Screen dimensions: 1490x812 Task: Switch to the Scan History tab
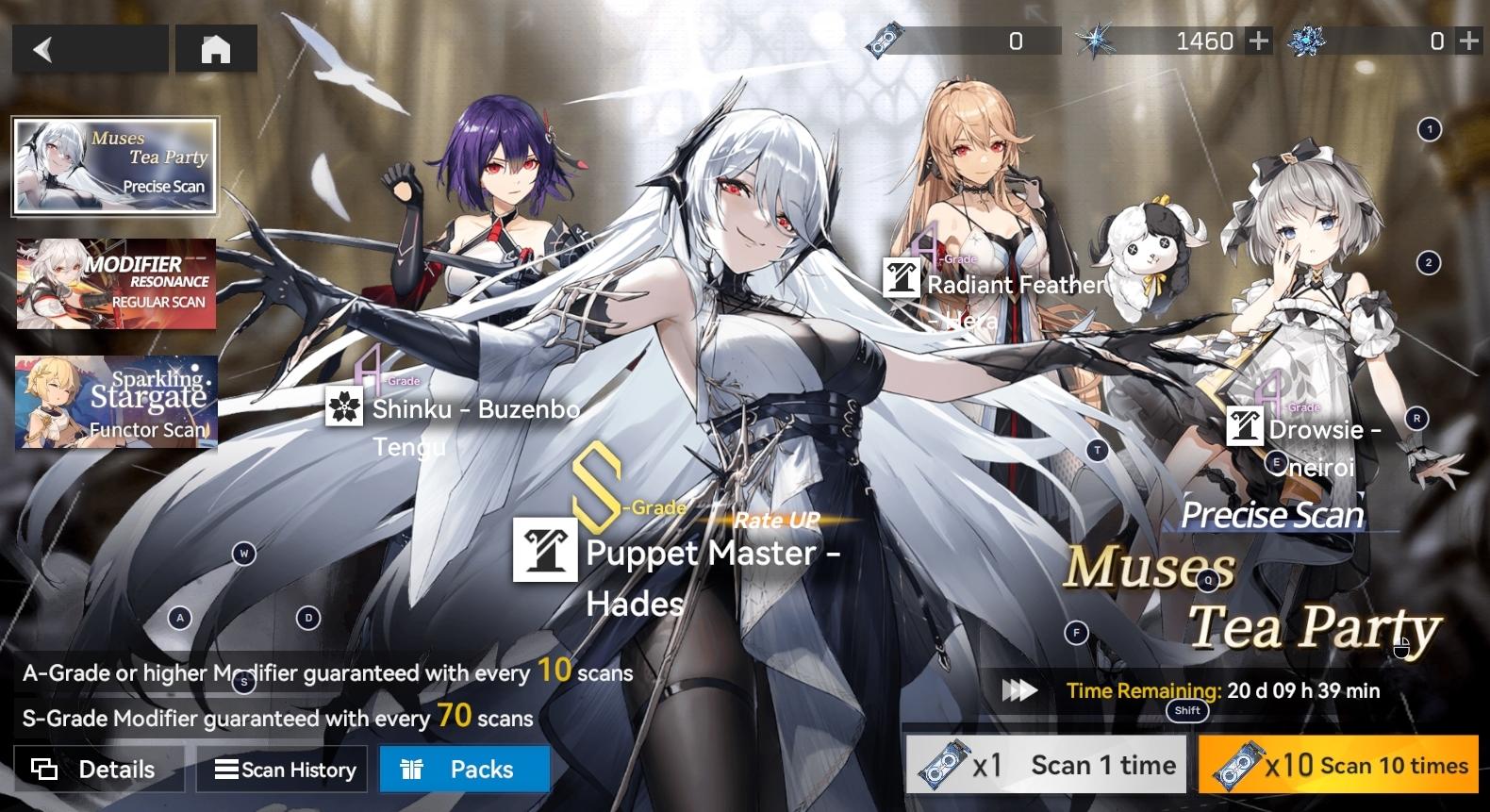pyautogui.click(x=281, y=770)
